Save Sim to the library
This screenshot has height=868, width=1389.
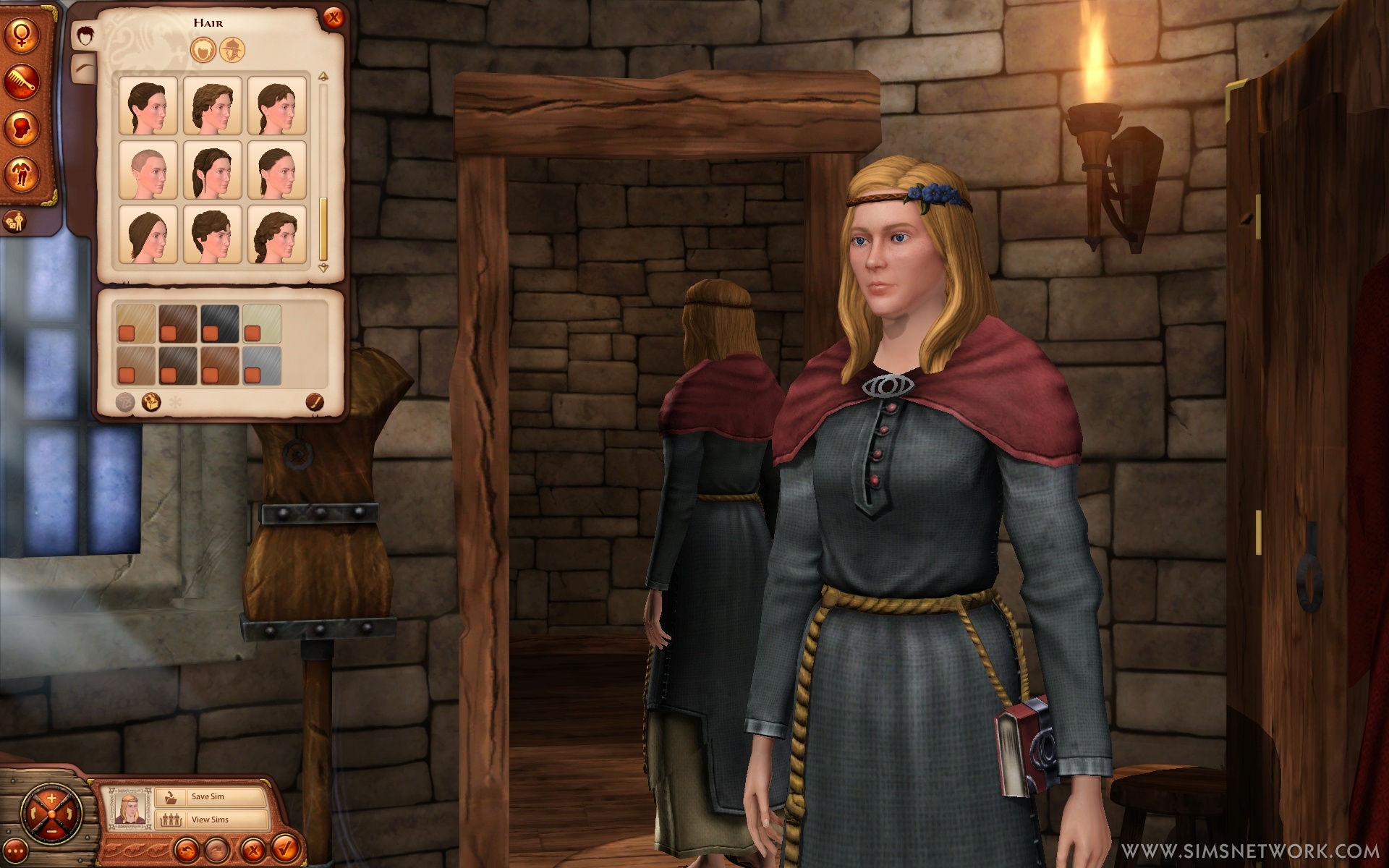click(210, 796)
